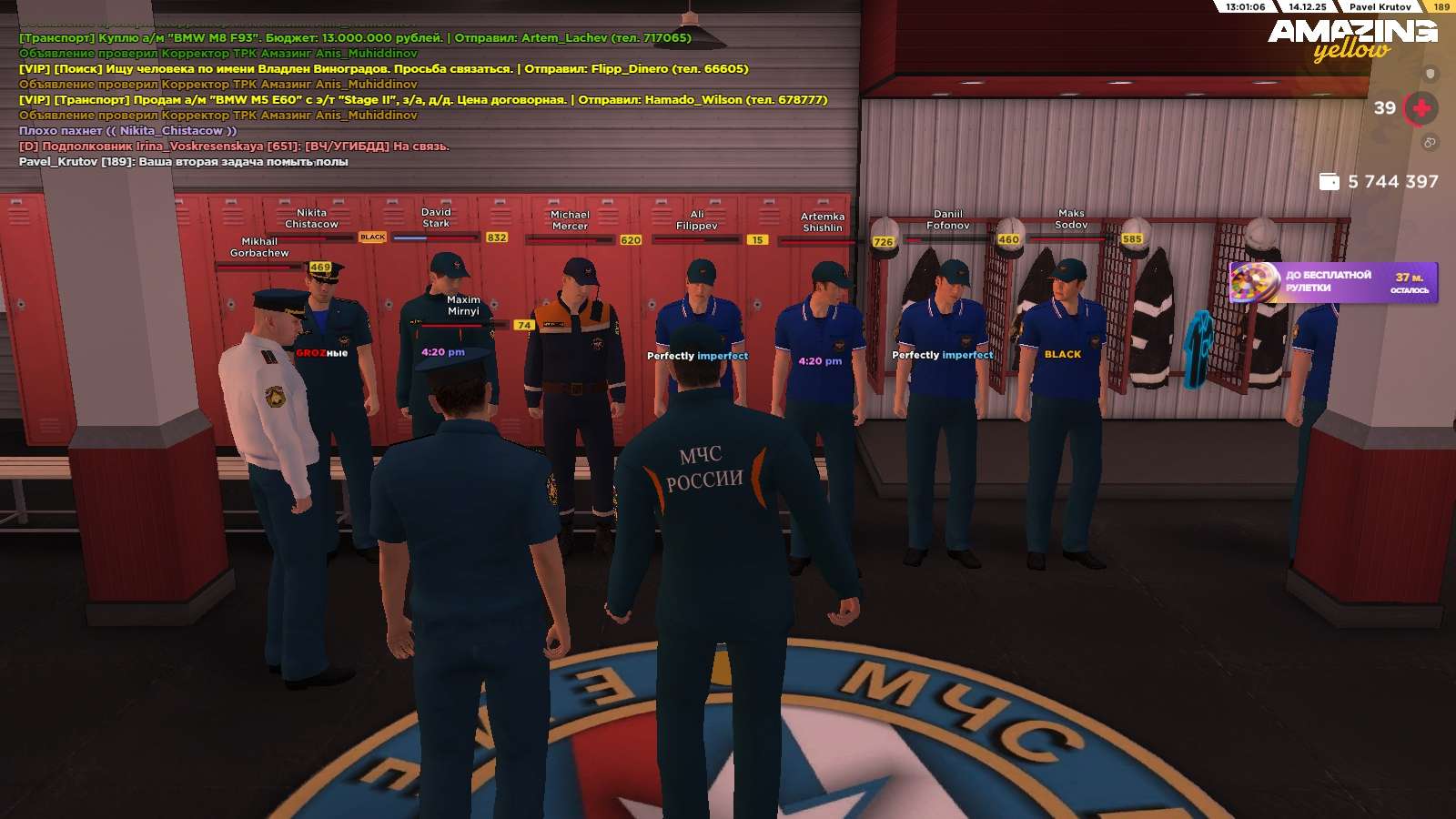
Task: Select the BMW M8 F93 ad chat line
Action: (x=355, y=38)
